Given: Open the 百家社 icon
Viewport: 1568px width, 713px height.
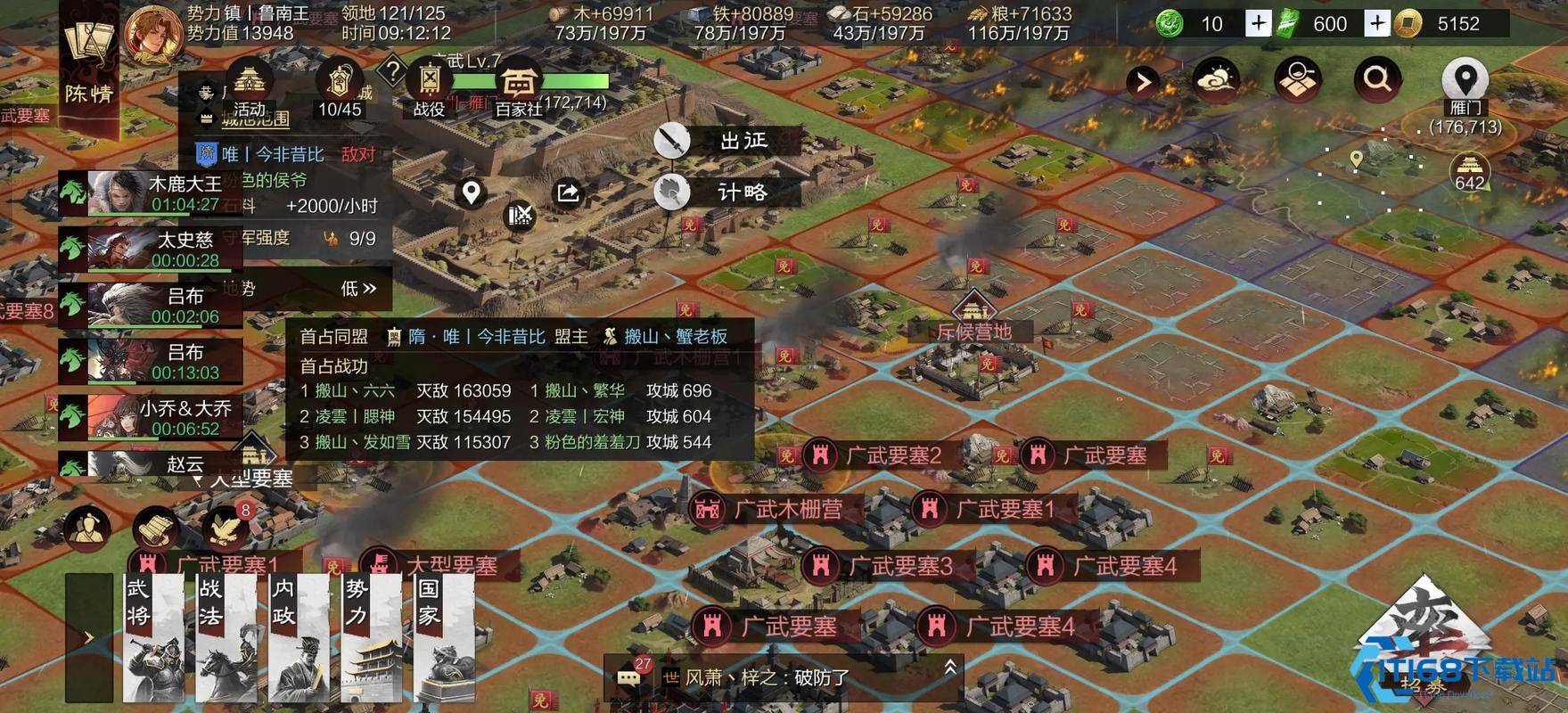Looking at the screenshot, I should click(x=521, y=82).
